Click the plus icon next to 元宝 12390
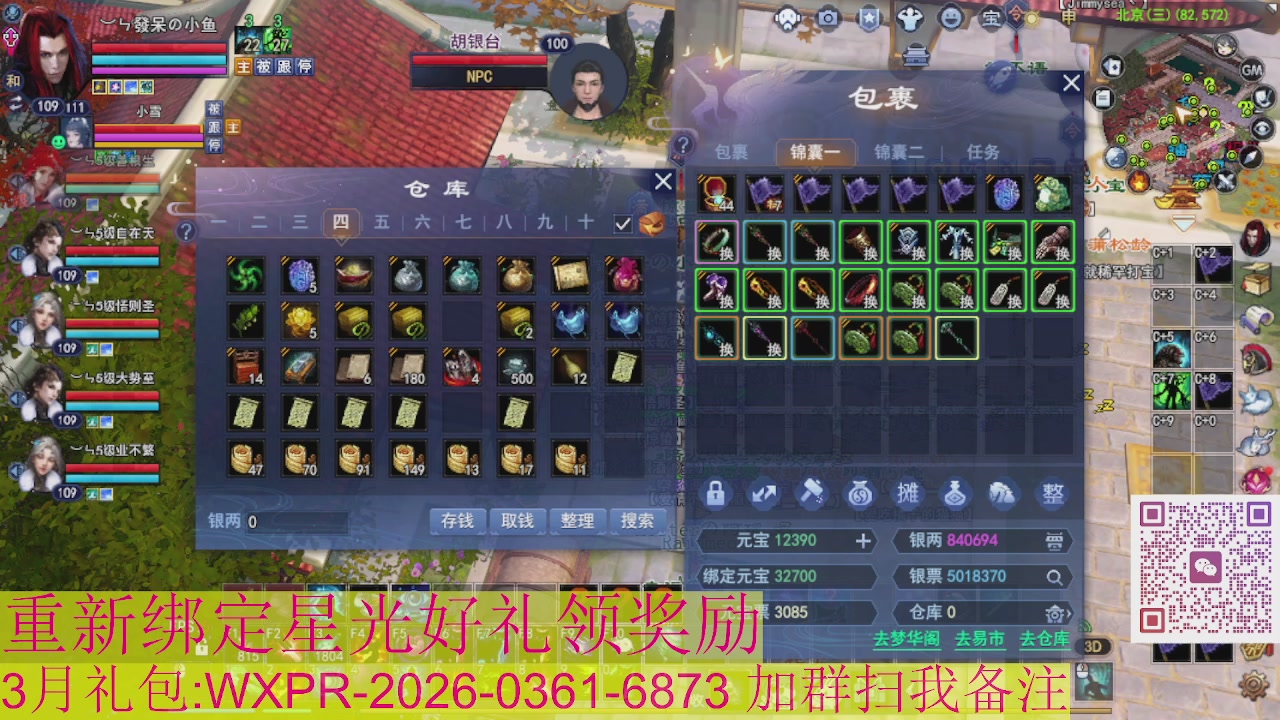The image size is (1280, 720). [864, 540]
